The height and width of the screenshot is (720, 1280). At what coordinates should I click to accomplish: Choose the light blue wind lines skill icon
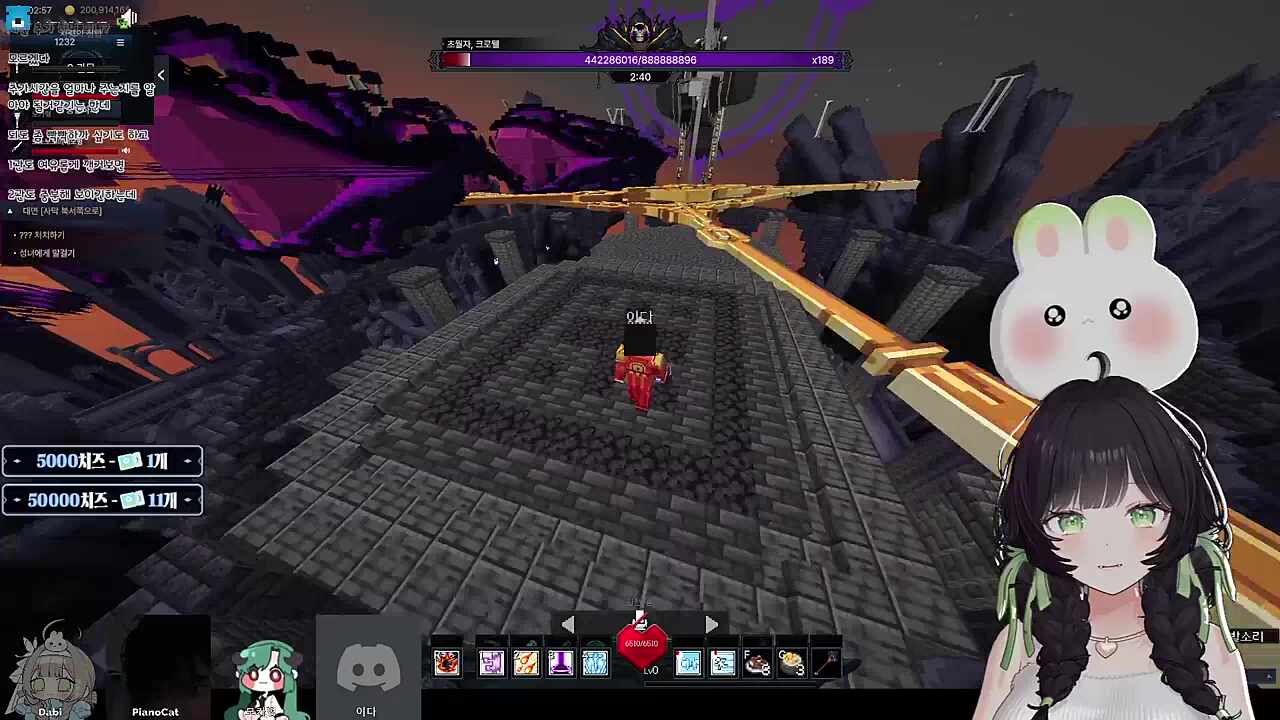tap(723, 662)
